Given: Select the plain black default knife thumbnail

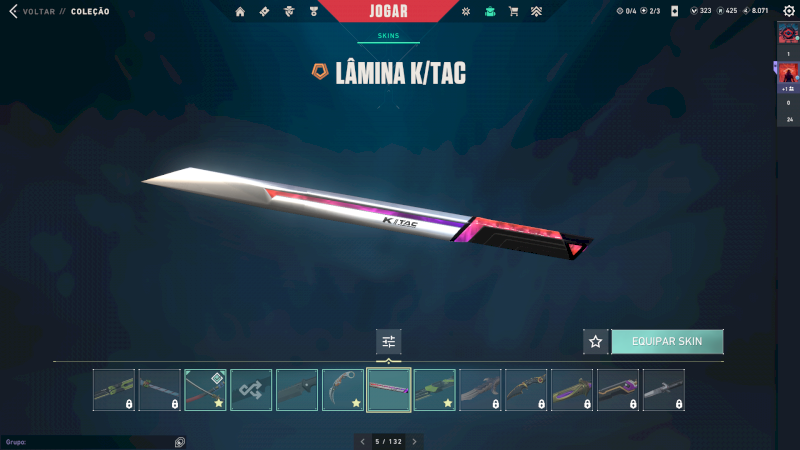Looking at the screenshot, I should pyautogui.click(x=297, y=390).
